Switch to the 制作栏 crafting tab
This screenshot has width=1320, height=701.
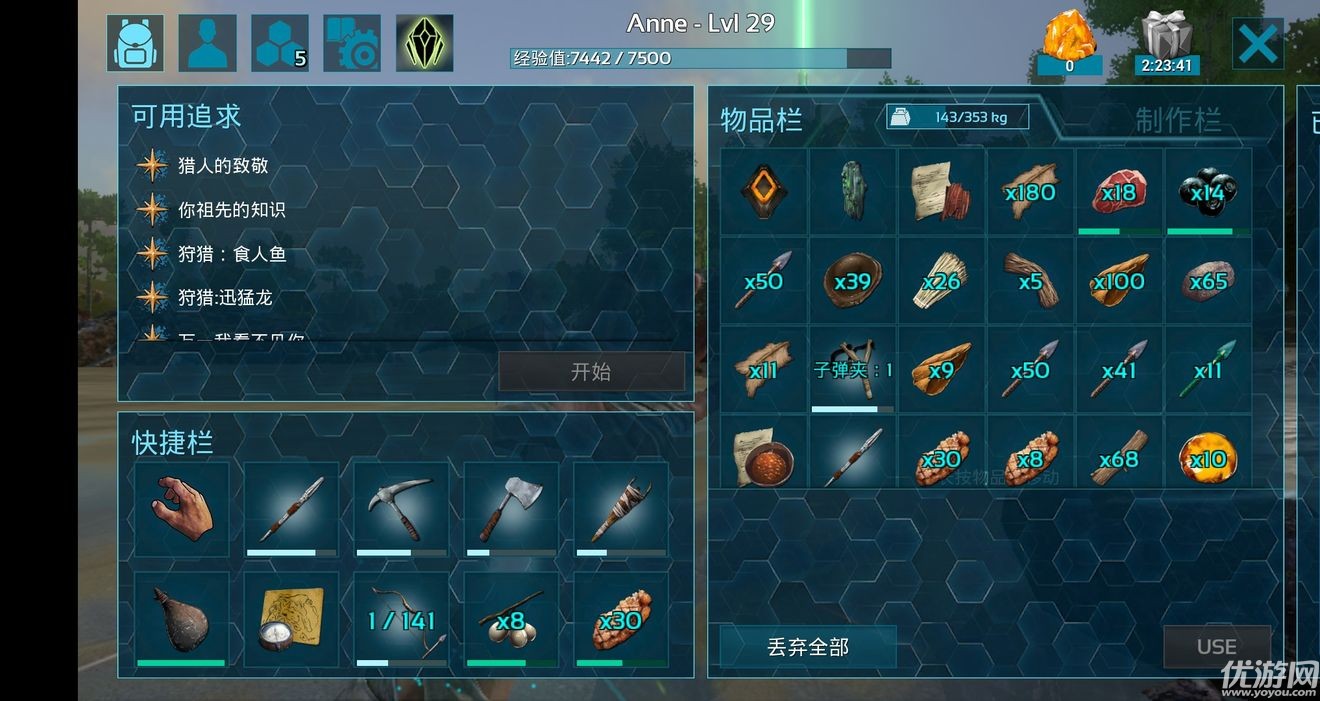(x=1178, y=121)
